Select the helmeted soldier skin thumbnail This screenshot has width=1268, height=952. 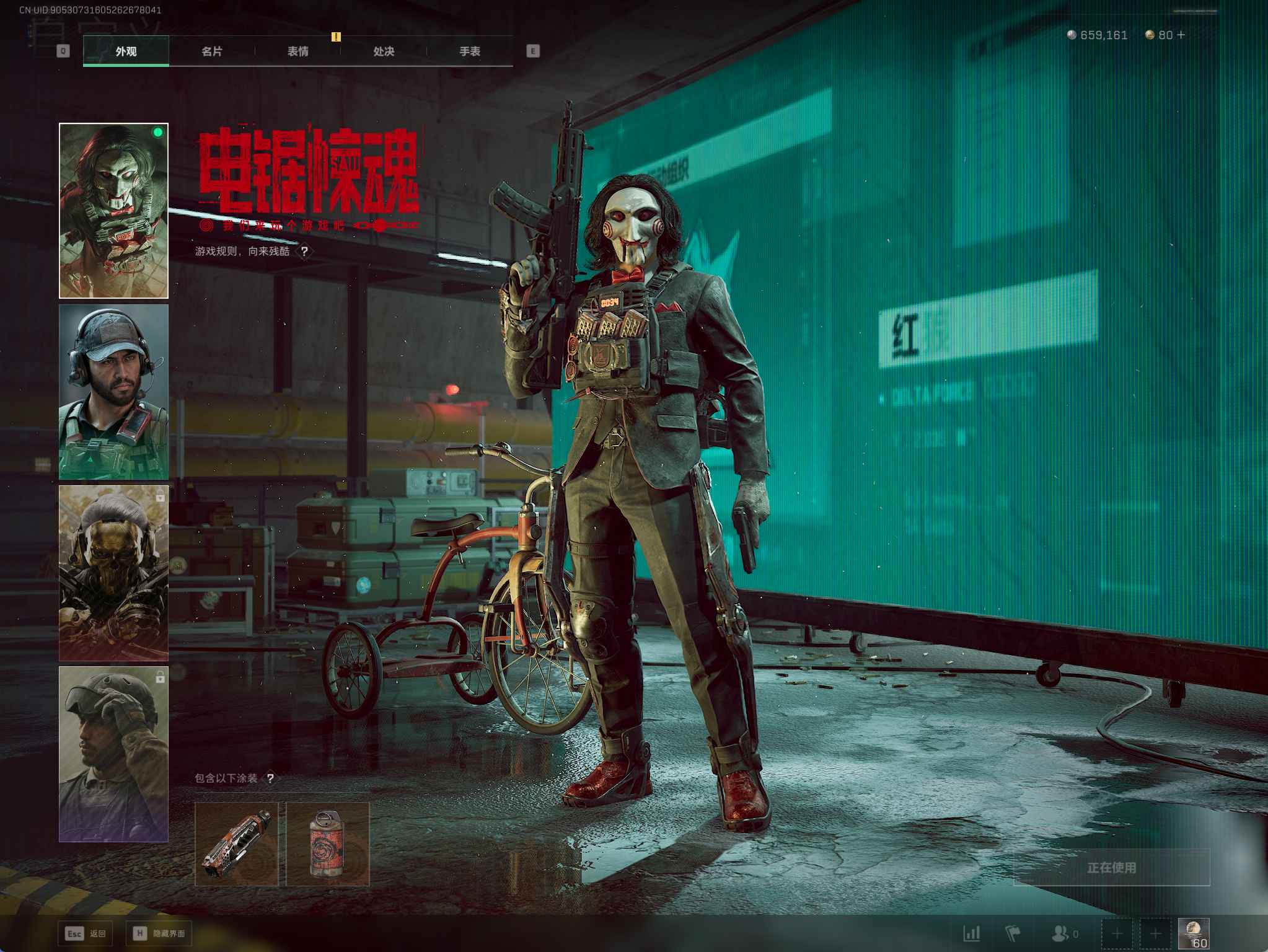(113, 754)
